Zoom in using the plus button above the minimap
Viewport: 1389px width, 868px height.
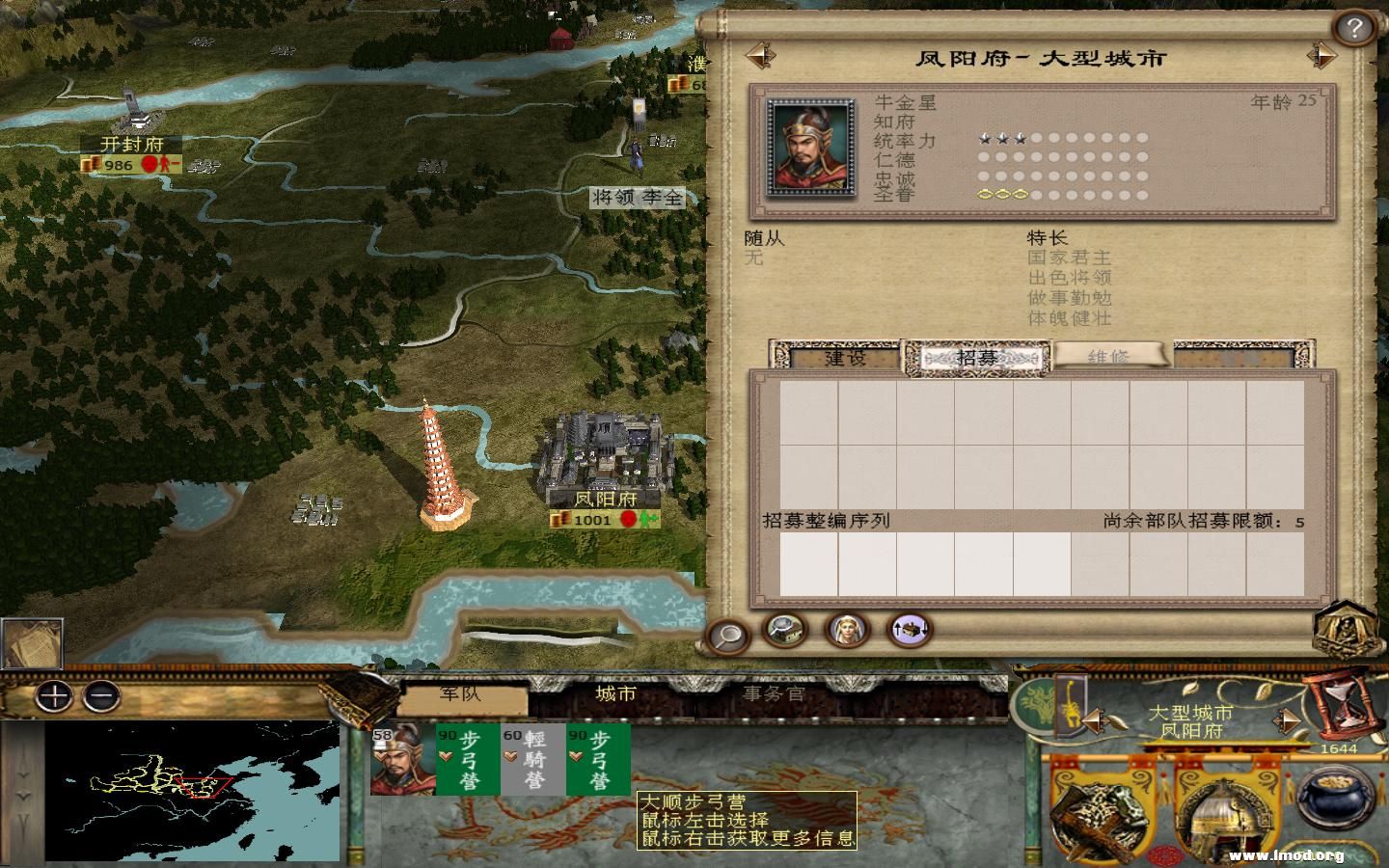click(x=54, y=696)
